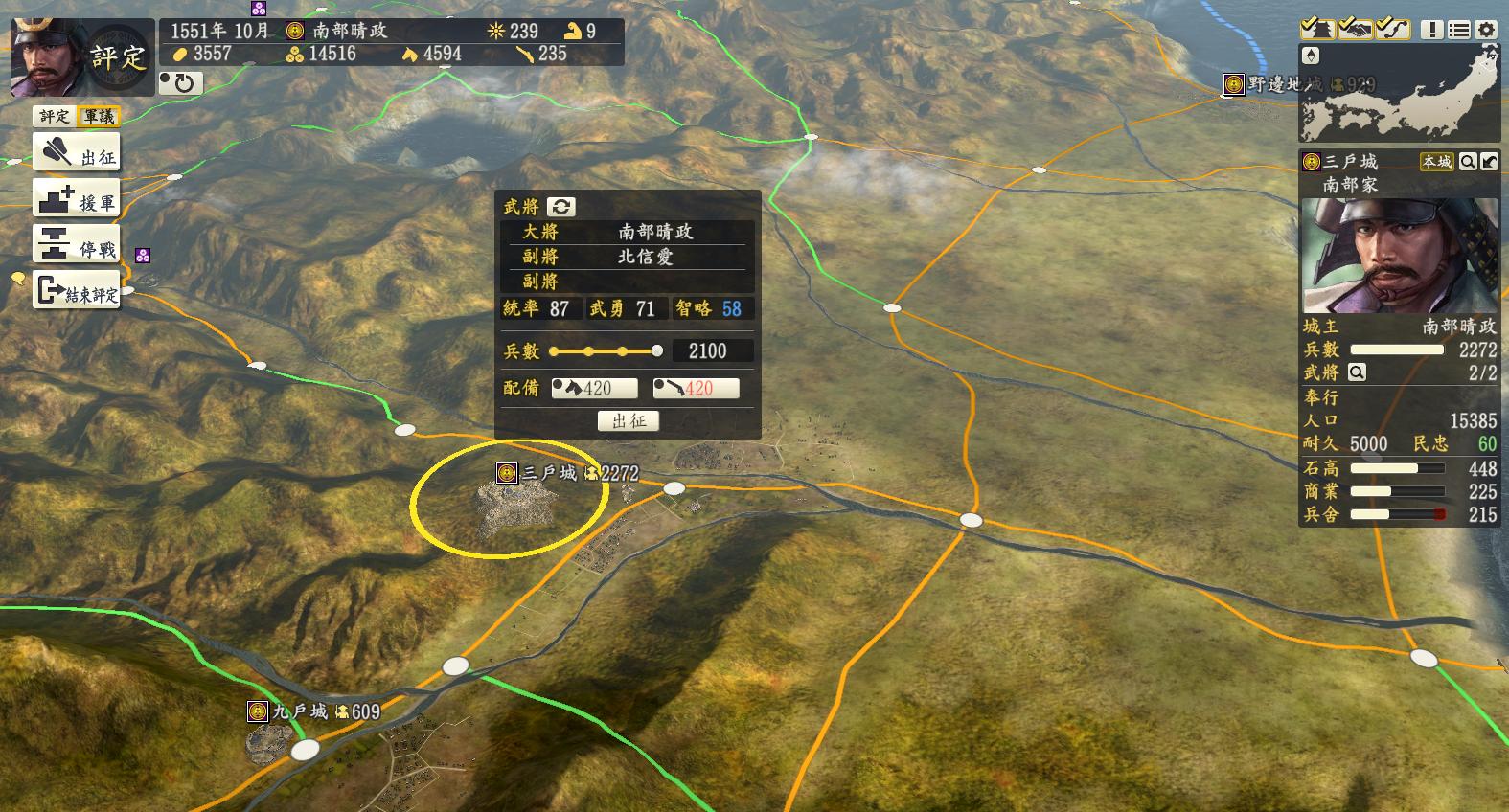
Task: Click the magnifier next to 本城
Action: [1467, 162]
